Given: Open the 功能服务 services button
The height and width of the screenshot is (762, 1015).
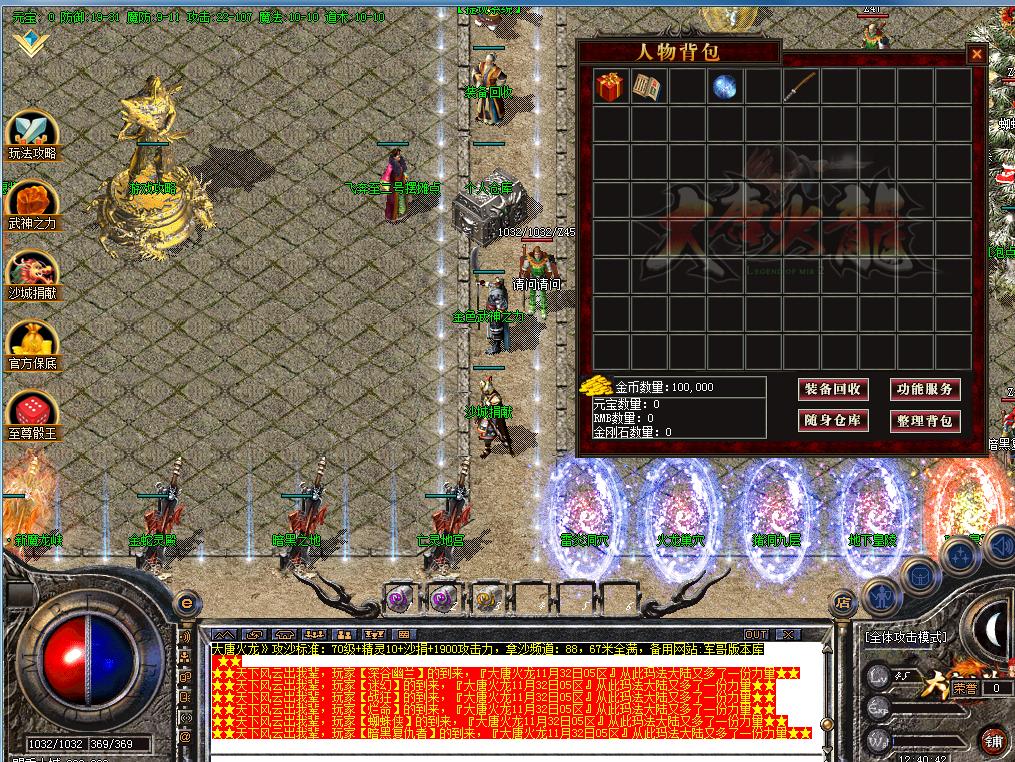Looking at the screenshot, I should (x=925, y=389).
